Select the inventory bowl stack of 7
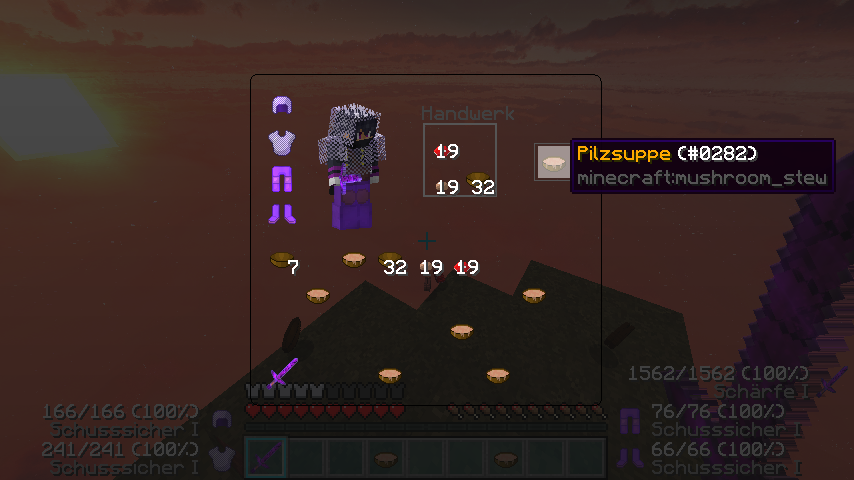The width and height of the screenshot is (854, 480). click(282, 262)
